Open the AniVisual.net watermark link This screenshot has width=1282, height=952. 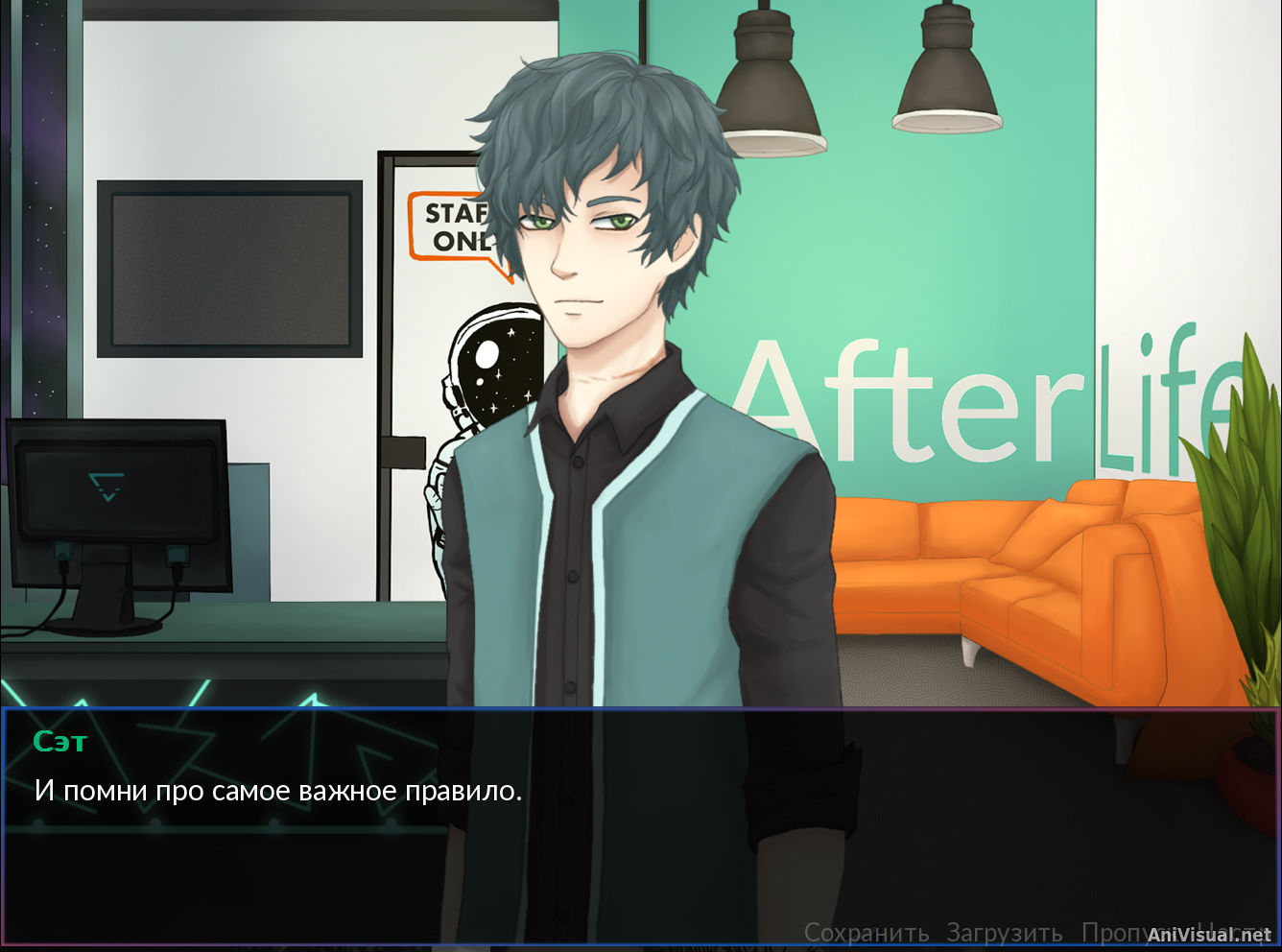tap(1209, 934)
